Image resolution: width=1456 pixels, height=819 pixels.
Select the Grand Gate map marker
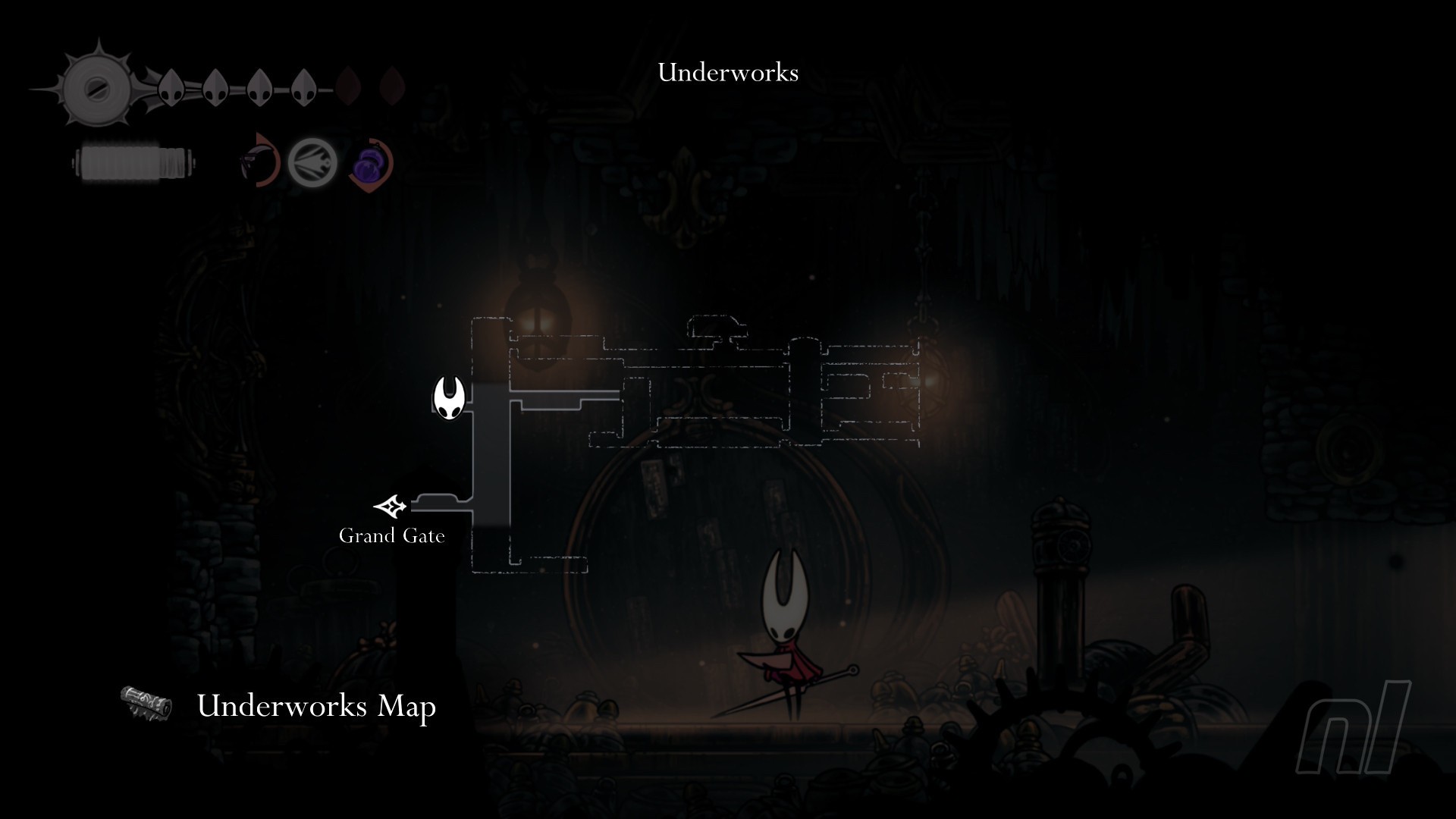point(391,505)
